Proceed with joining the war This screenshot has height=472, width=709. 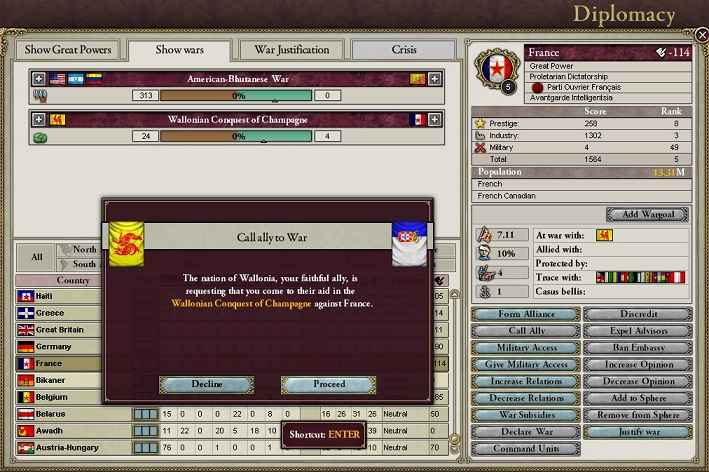[x=328, y=384]
